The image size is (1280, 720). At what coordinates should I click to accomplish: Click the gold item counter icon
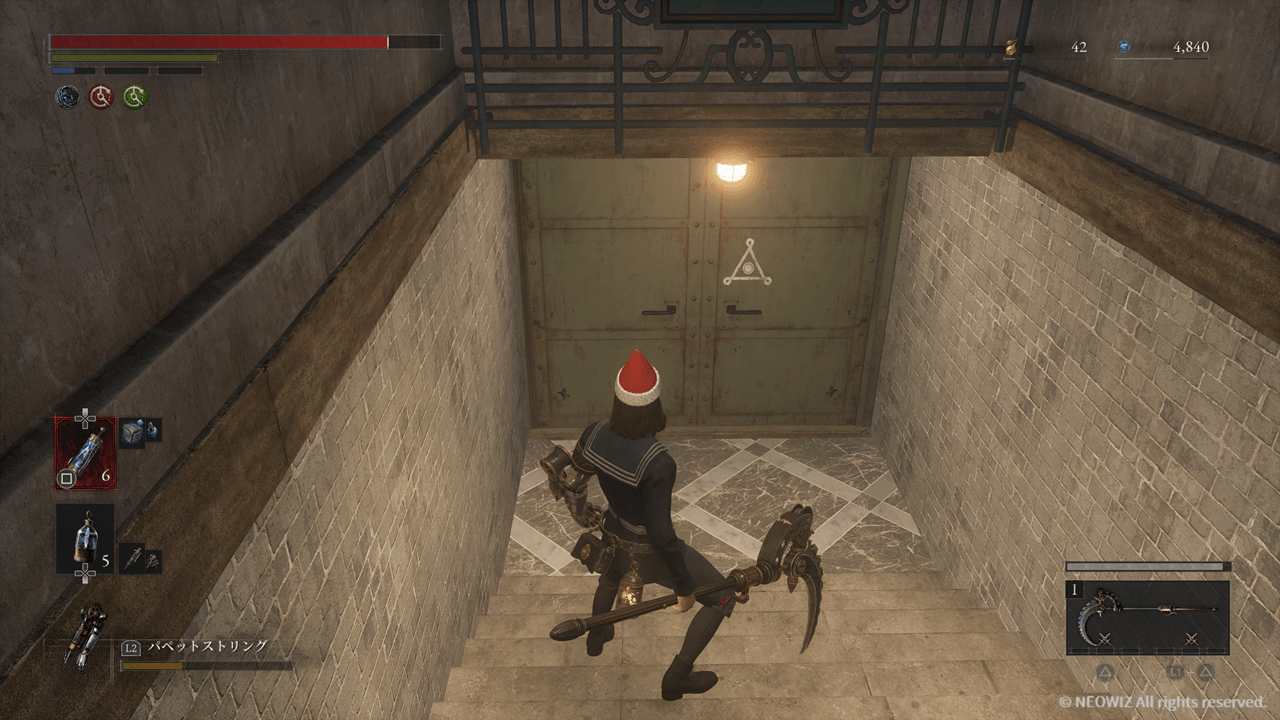click(1011, 47)
